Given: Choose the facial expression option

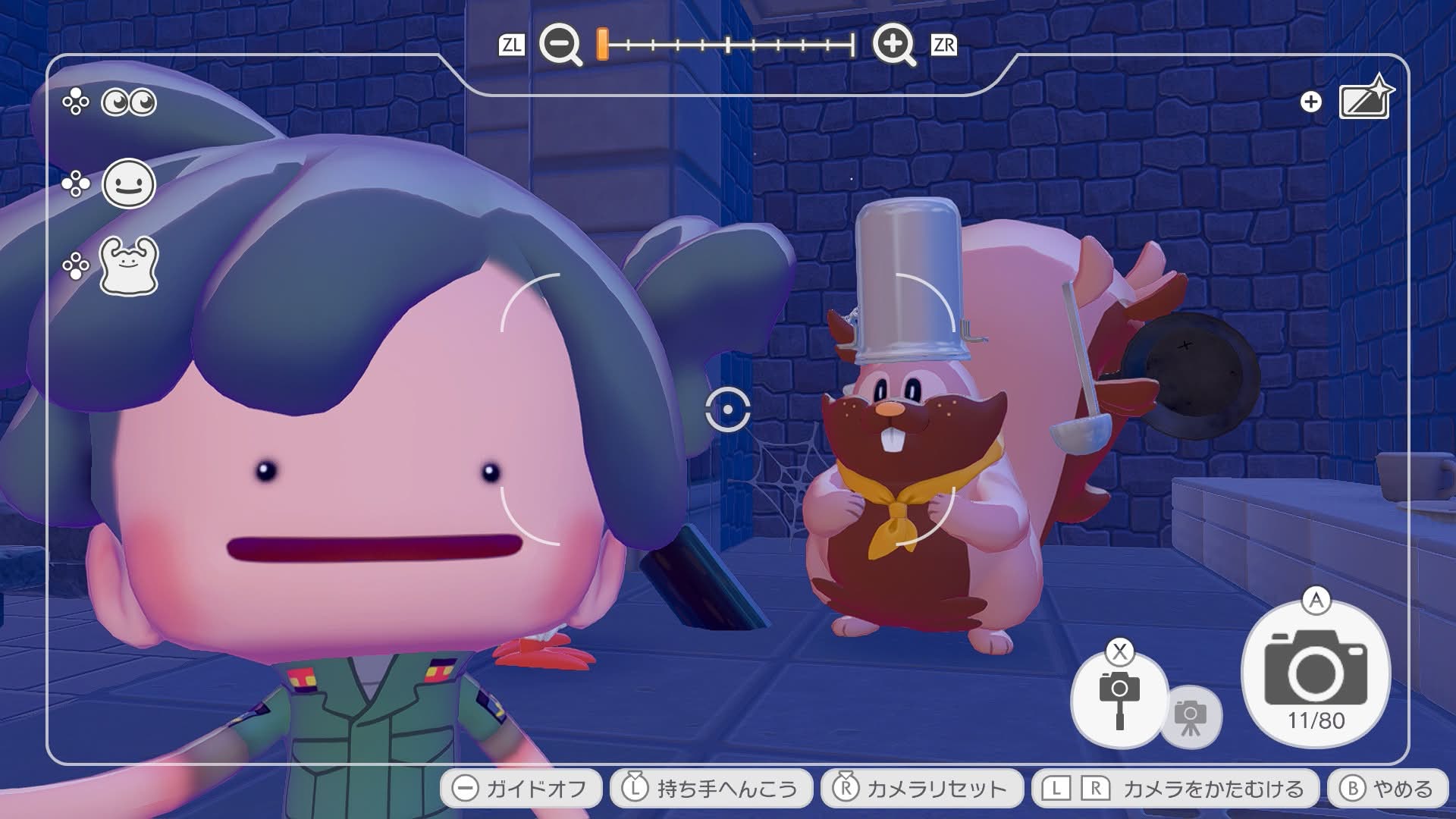Looking at the screenshot, I should [x=128, y=184].
